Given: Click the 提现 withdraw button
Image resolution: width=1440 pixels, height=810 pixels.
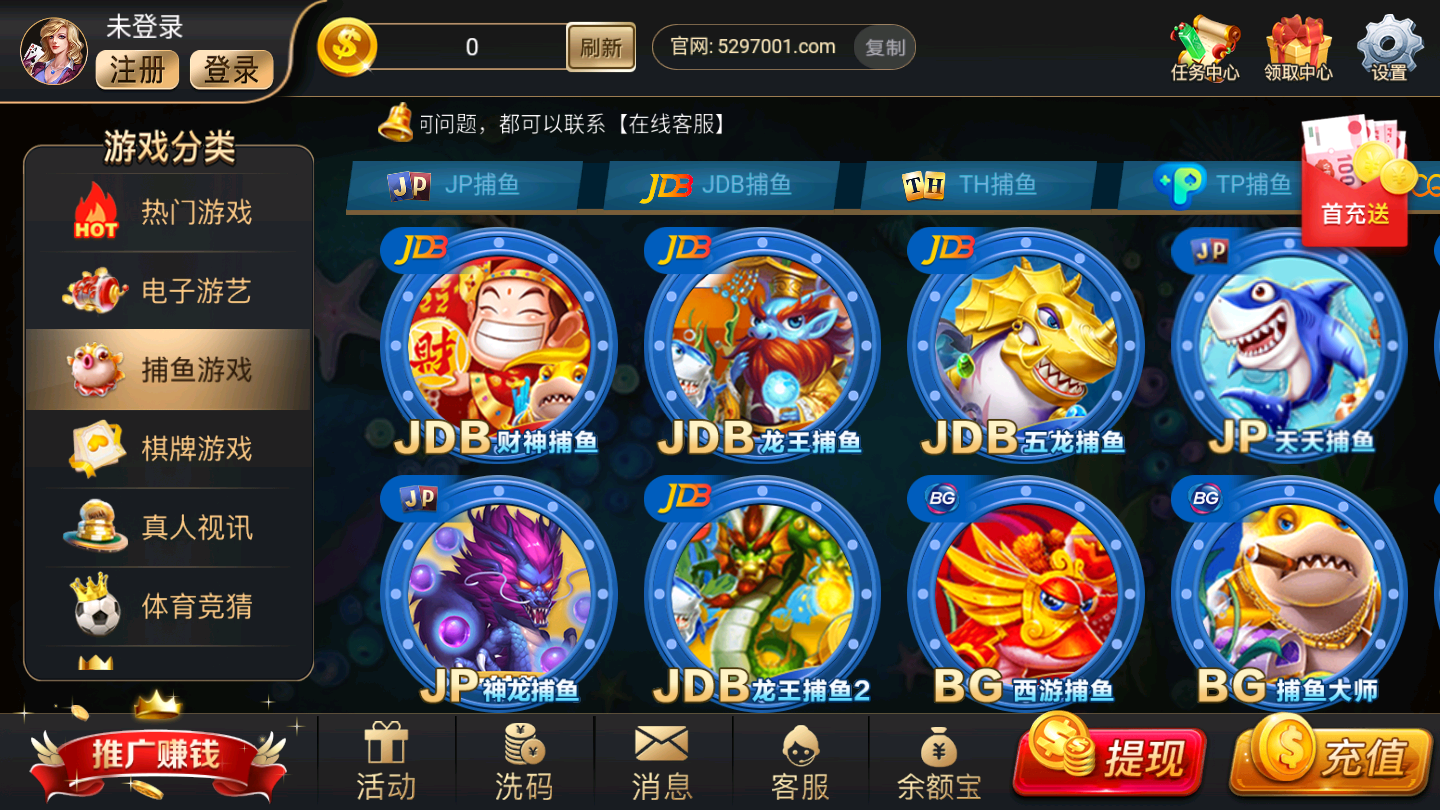Looking at the screenshot, I should pyautogui.click(x=1110, y=758).
